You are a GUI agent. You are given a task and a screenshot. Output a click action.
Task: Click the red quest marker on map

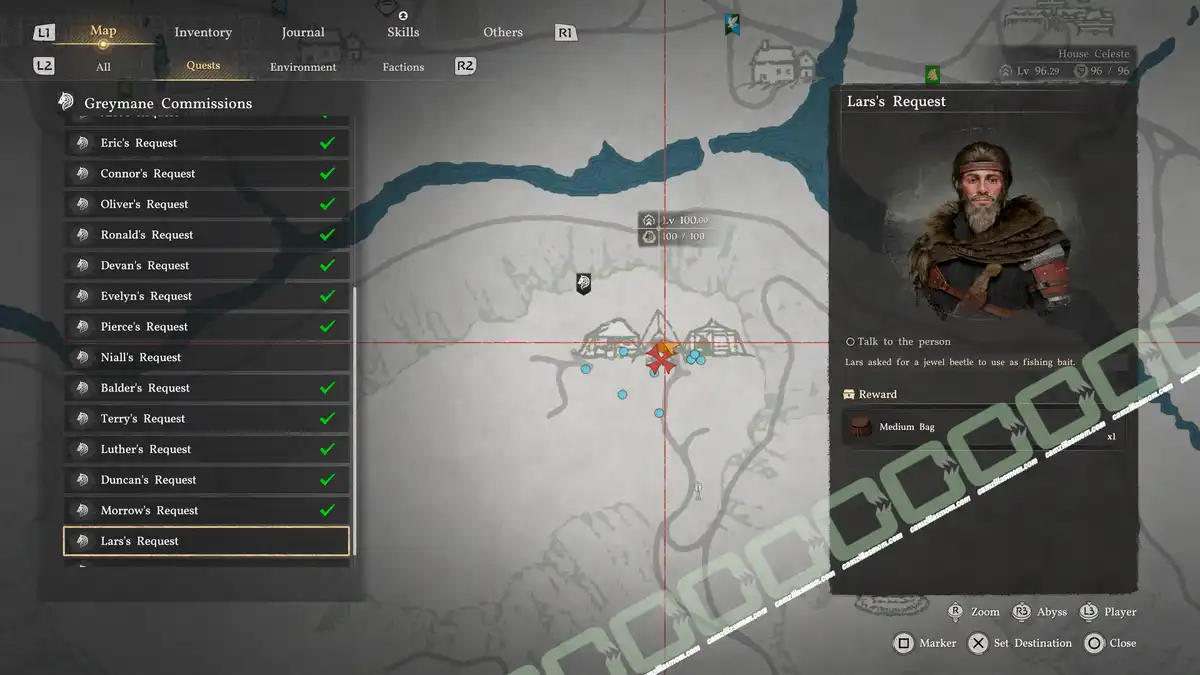coord(660,357)
